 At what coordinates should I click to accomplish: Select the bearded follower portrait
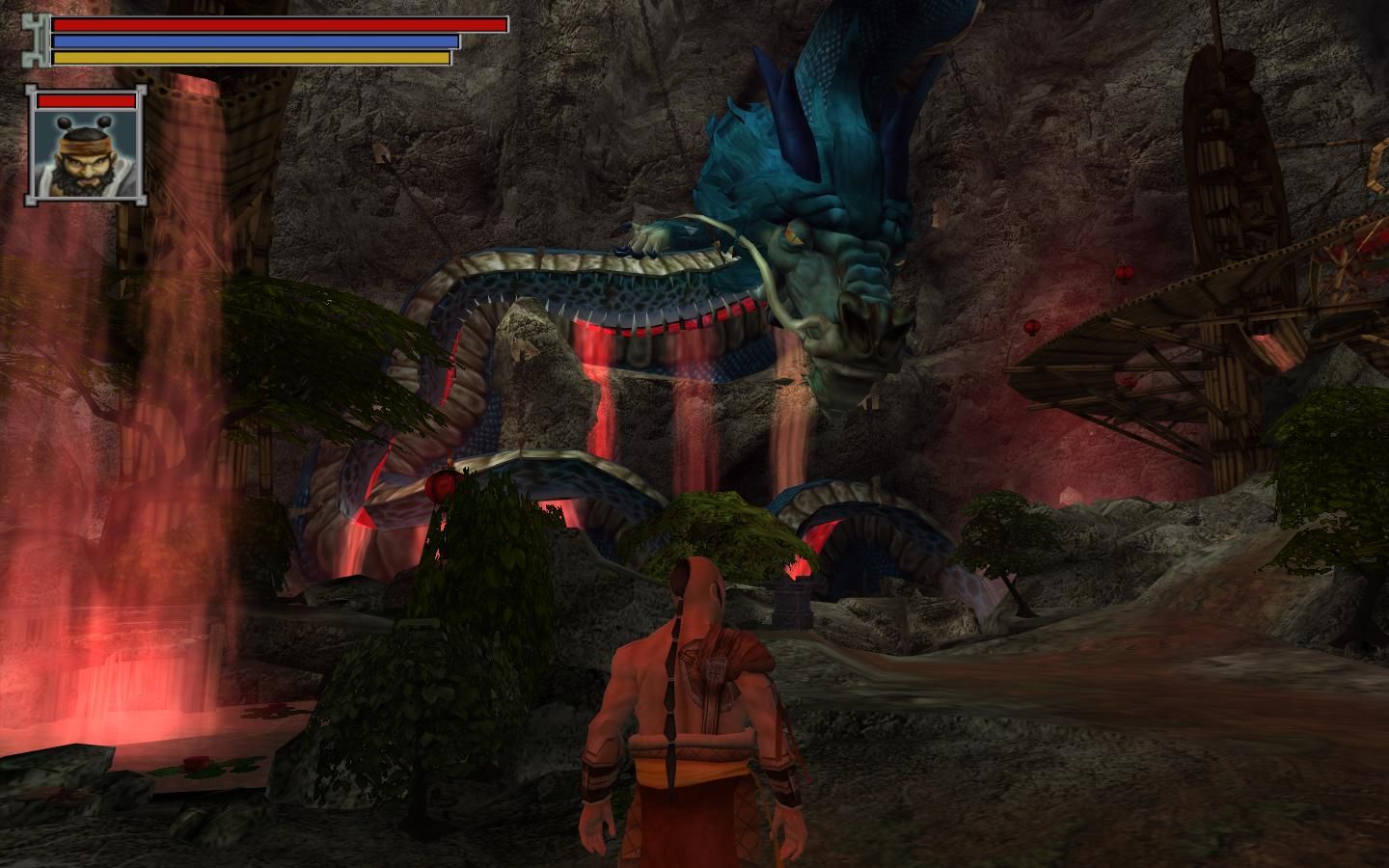tap(87, 154)
